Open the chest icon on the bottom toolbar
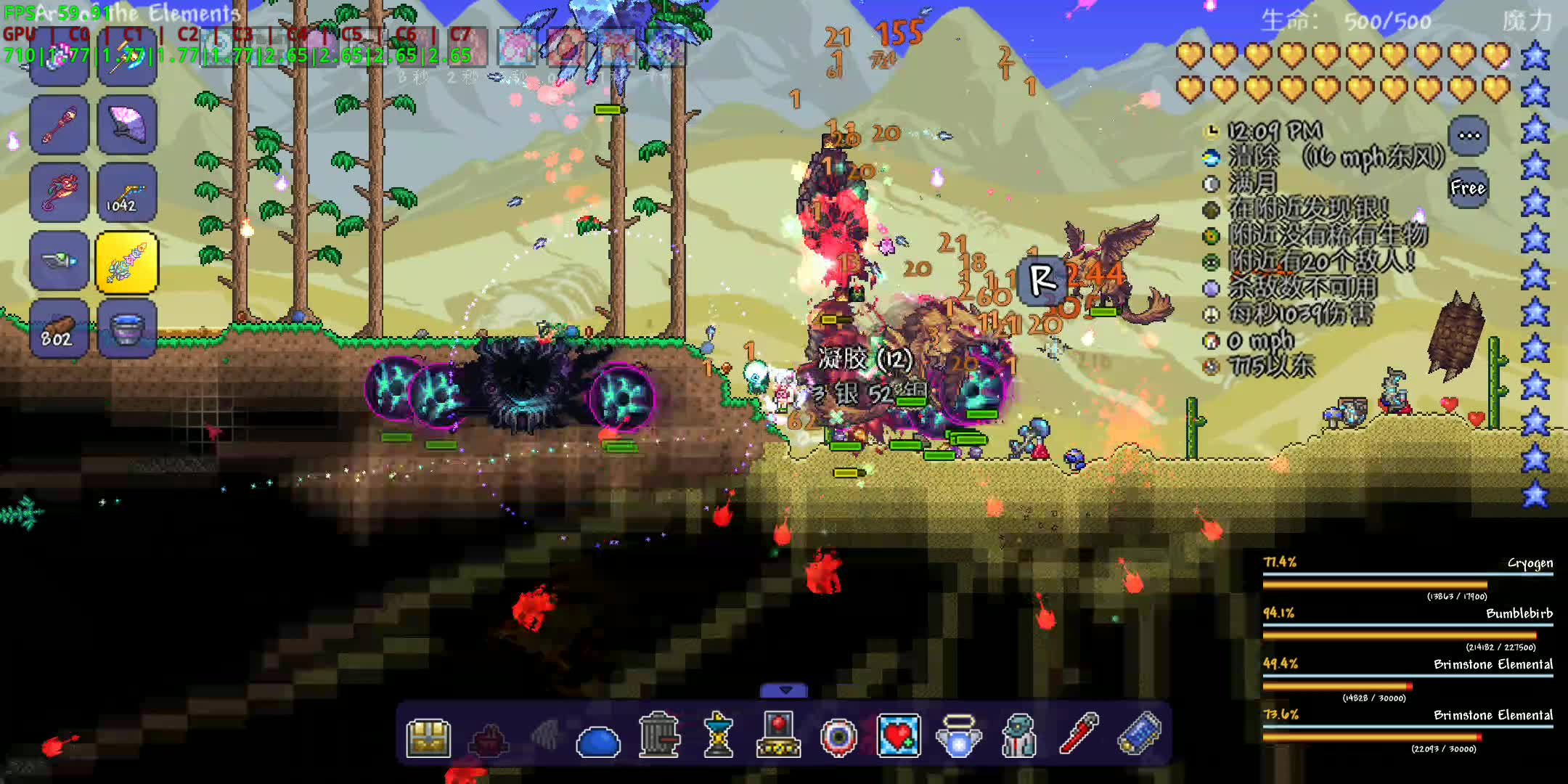The width and height of the screenshot is (1568, 784). click(x=428, y=737)
